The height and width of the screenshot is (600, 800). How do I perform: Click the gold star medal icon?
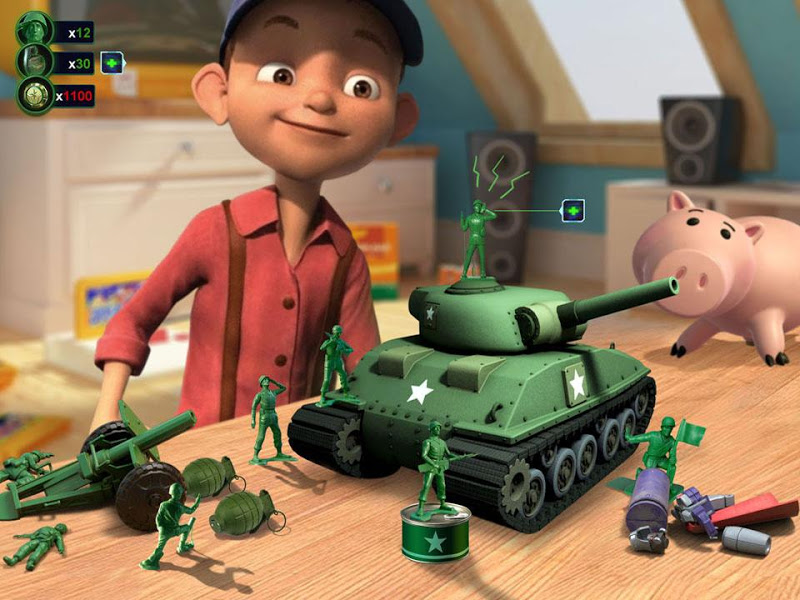tap(33, 96)
